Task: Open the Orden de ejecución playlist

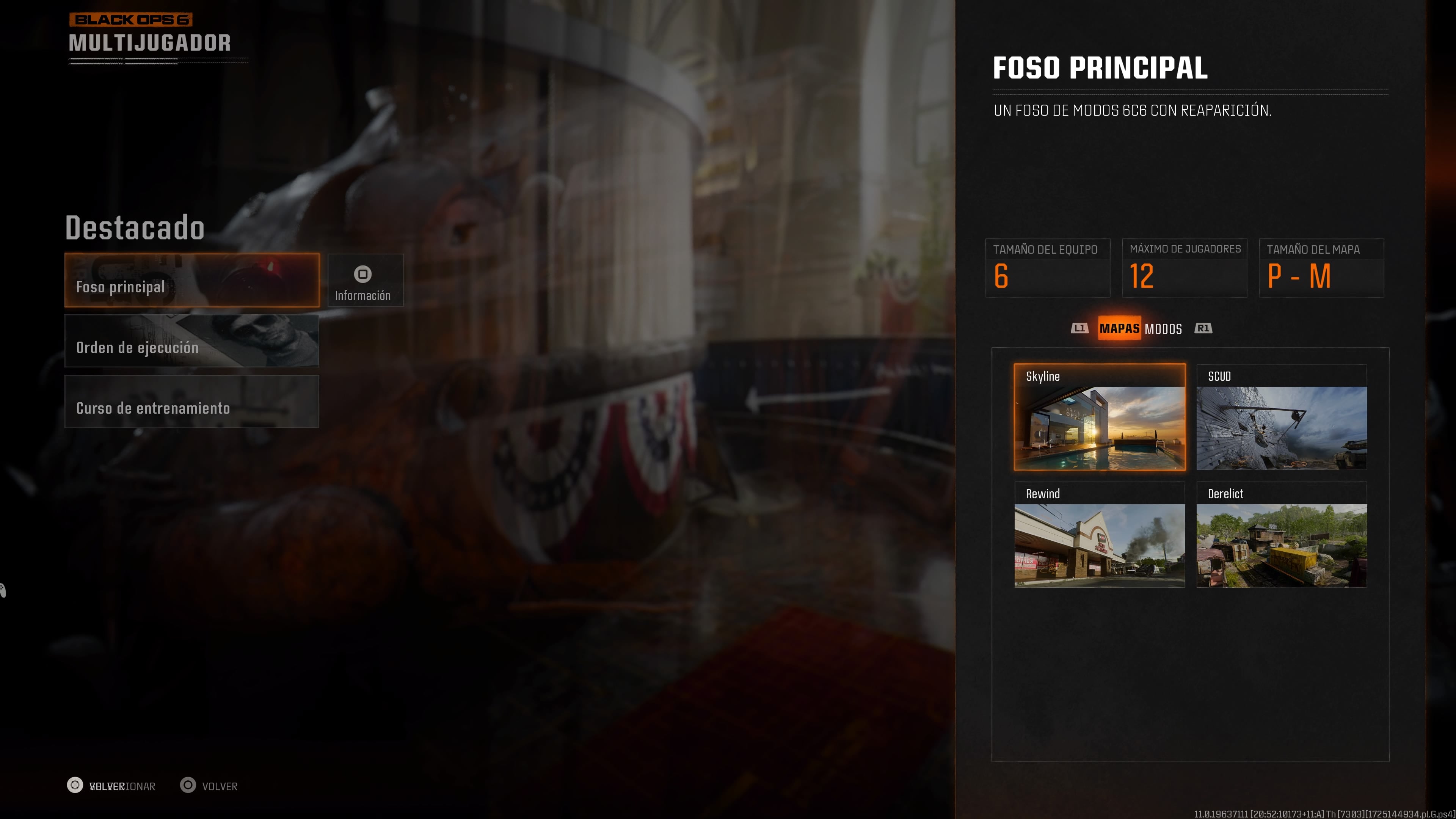Action: (191, 341)
